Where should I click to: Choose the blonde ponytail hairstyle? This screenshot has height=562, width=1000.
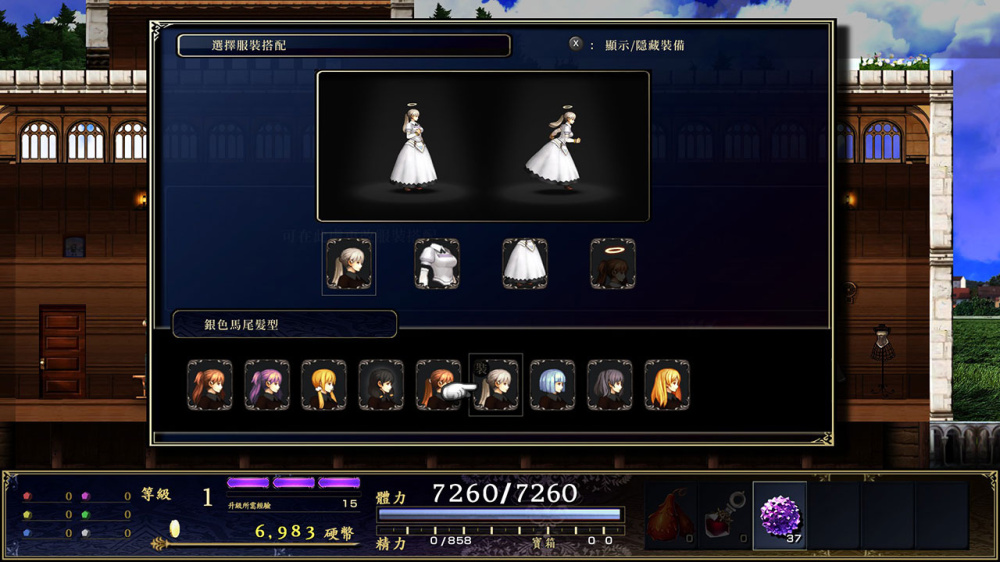(324, 385)
